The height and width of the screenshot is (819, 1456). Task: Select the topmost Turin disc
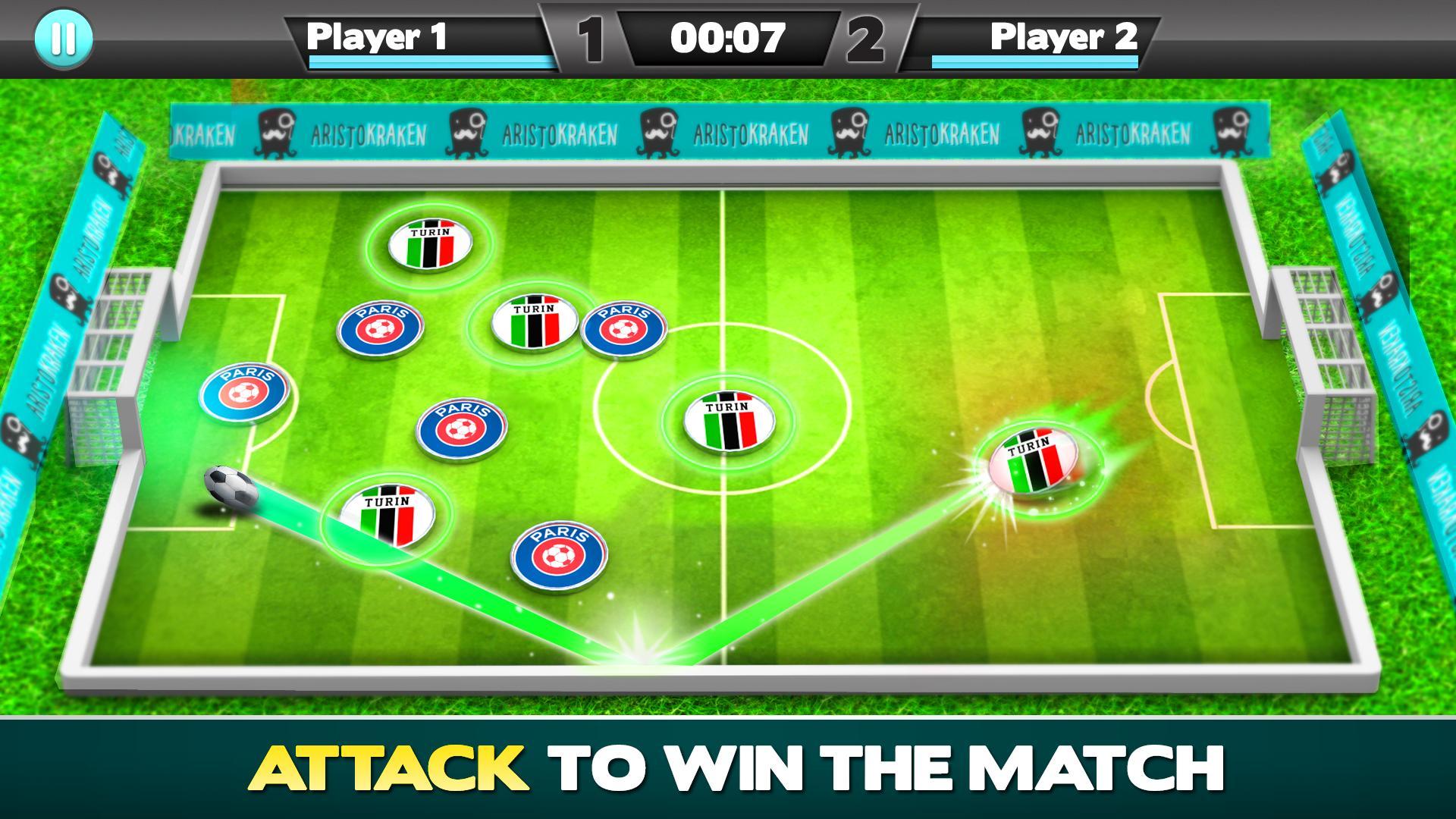click(431, 244)
